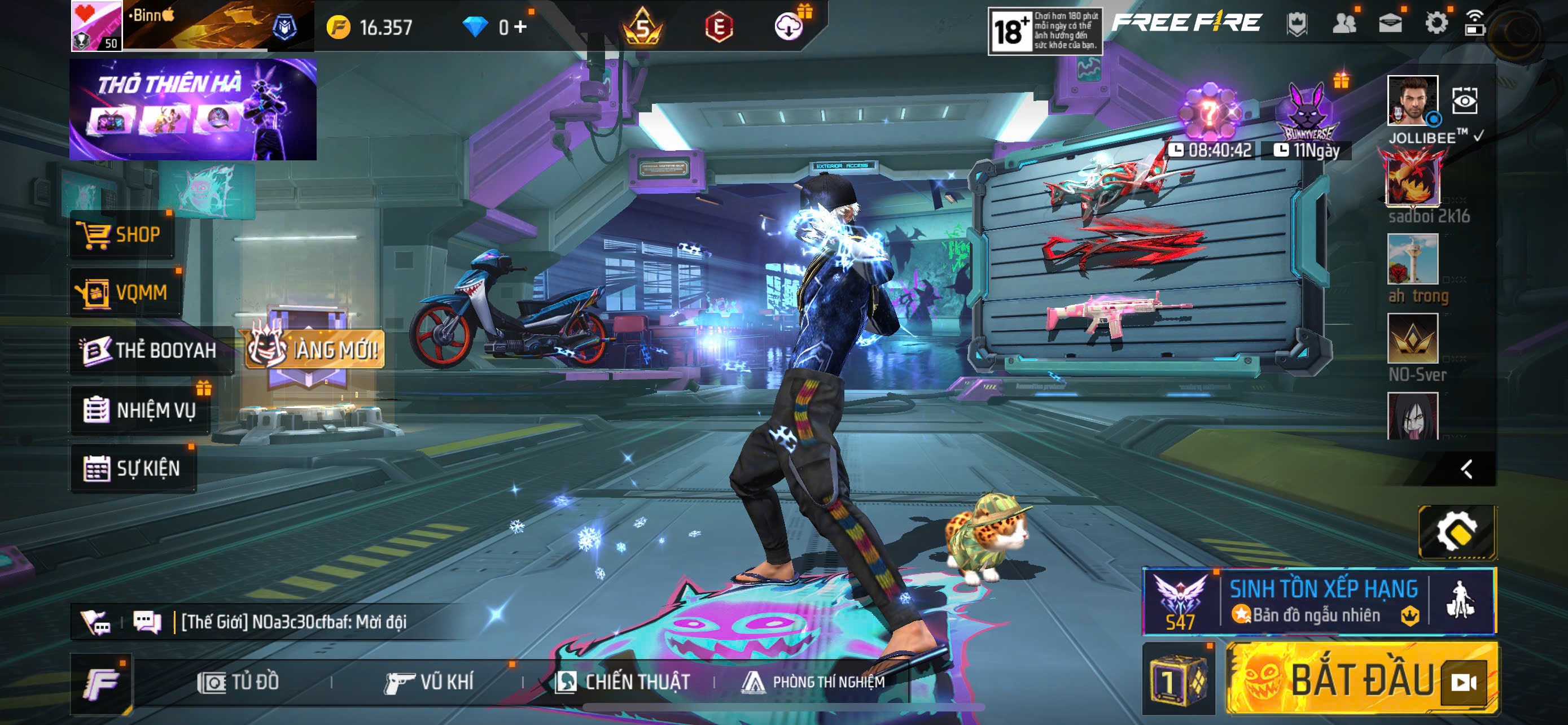Open the SỰ KIỆN events menu

(133, 468)
